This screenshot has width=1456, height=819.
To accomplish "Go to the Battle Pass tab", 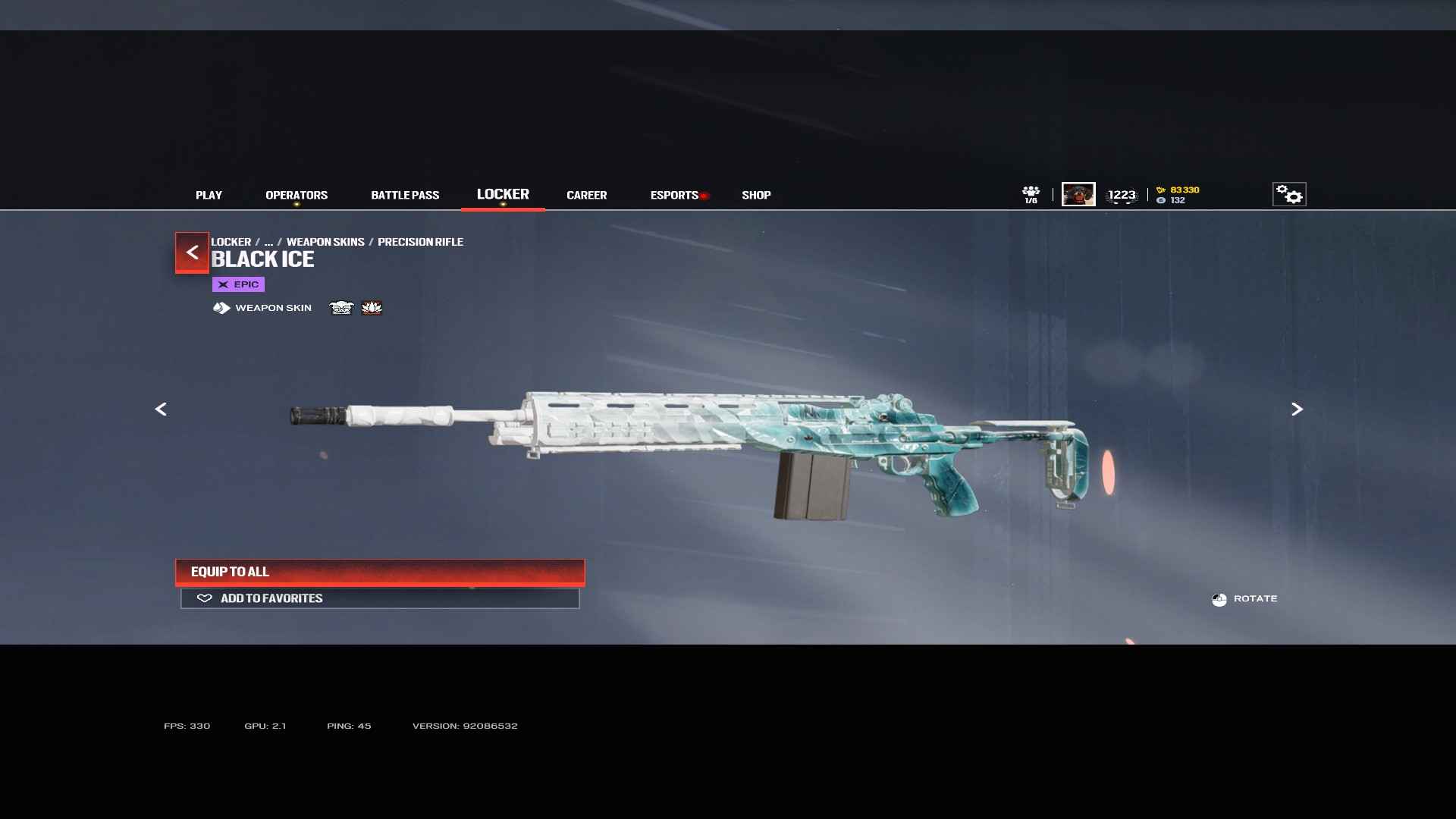I will point(405,195).
